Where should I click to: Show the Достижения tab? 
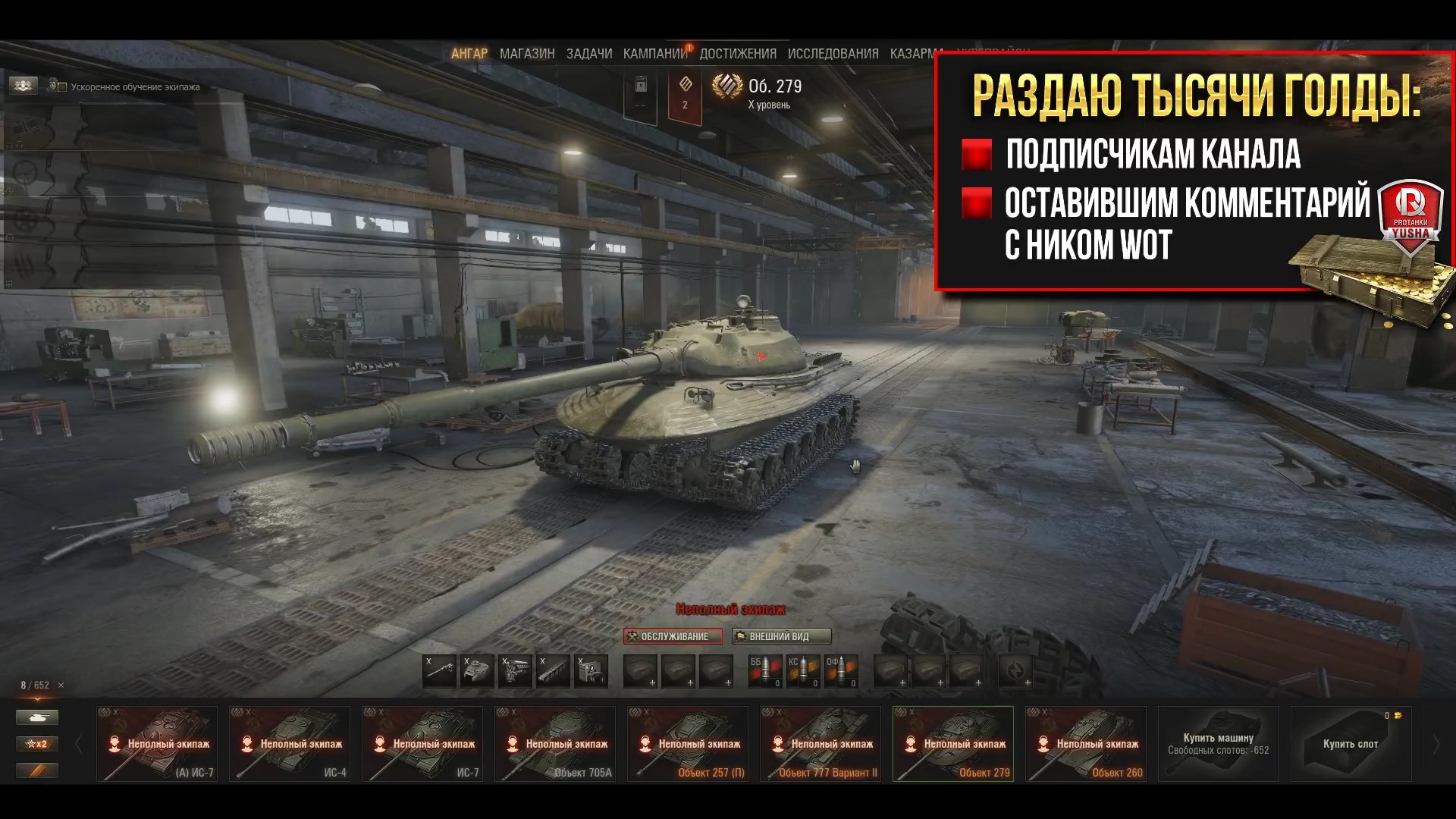pyautogui.click(x=738, y=54)
